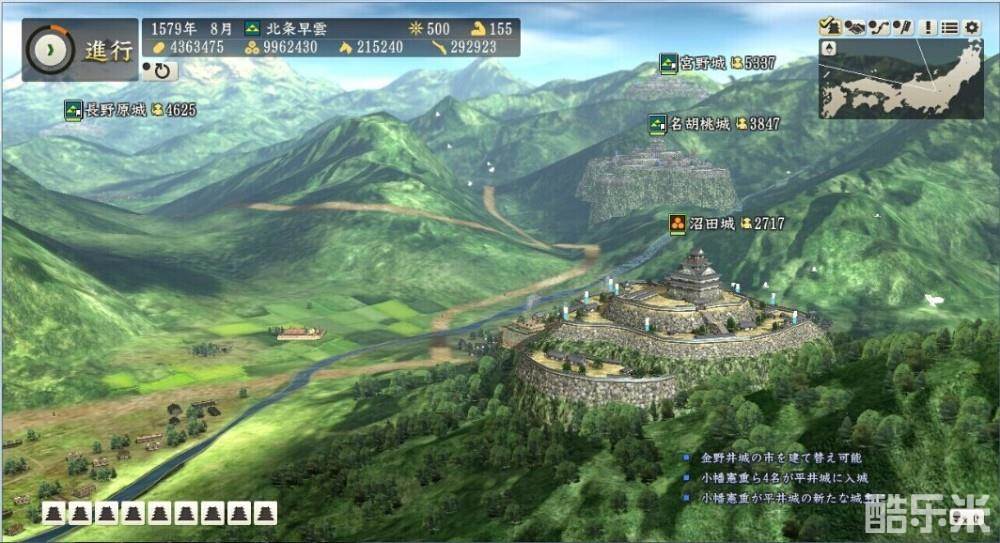Open the list menu icon
Image resolution: width=1000 pixels, height=543 pixels.
(950, 27)
